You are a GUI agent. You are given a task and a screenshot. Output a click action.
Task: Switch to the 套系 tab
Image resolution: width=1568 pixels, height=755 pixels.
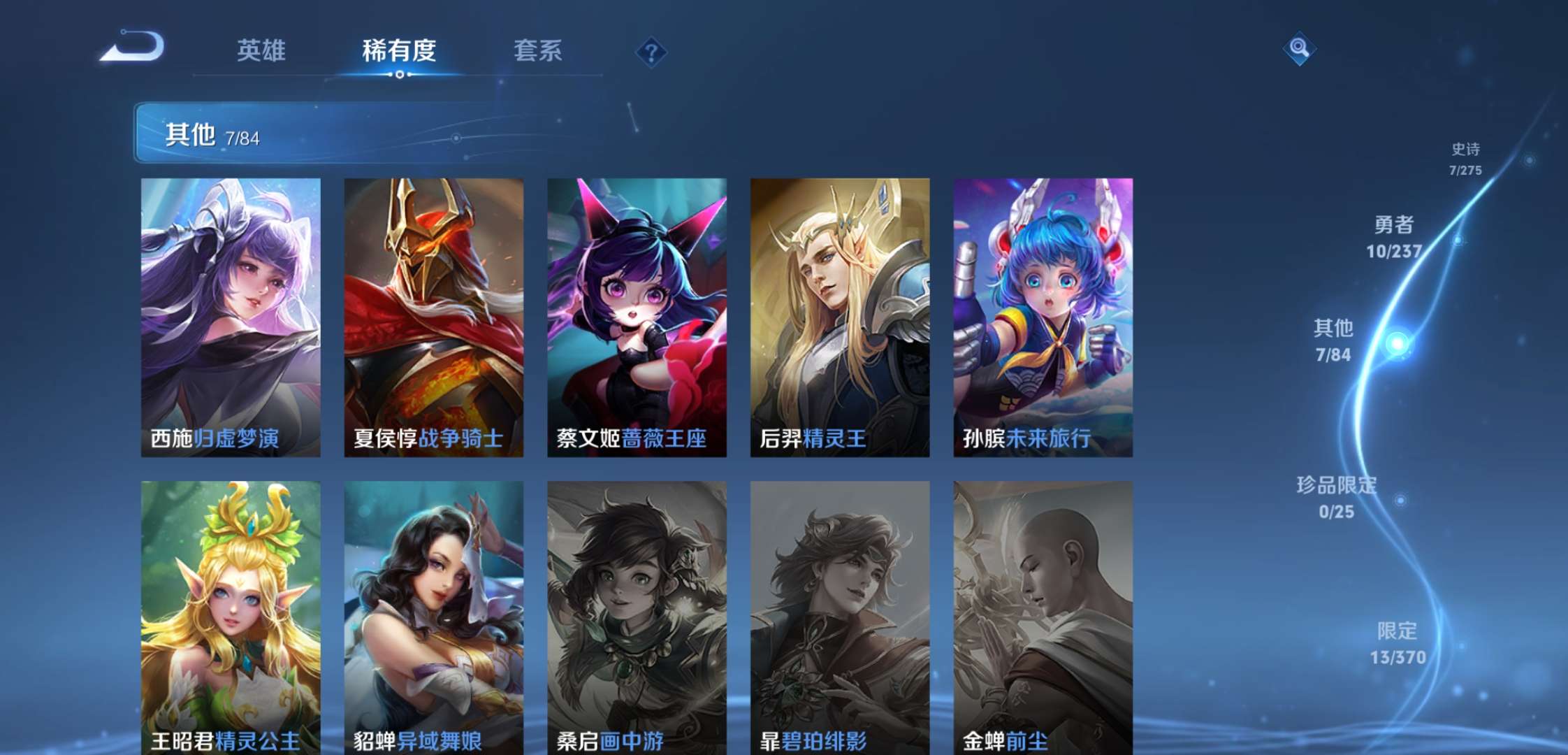point(539,50)
